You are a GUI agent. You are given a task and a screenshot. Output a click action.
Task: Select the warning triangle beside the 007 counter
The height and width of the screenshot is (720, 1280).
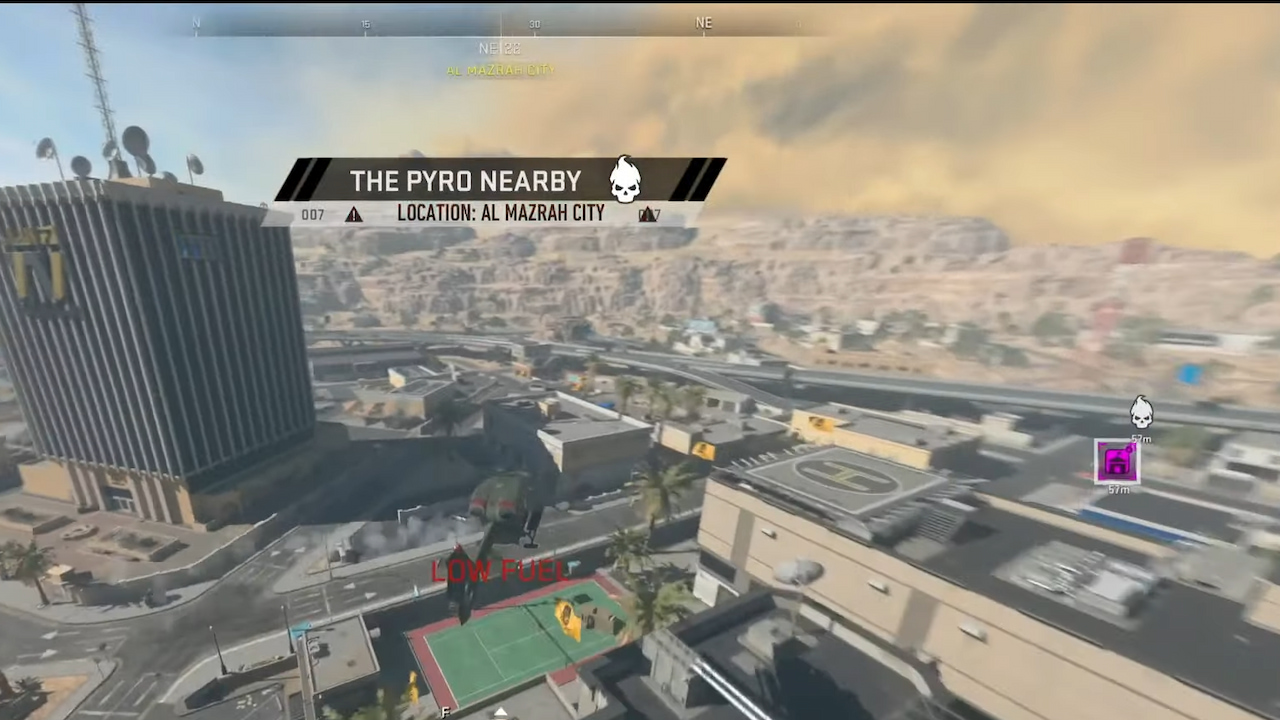pyautogui.click(x=354, y=213)
